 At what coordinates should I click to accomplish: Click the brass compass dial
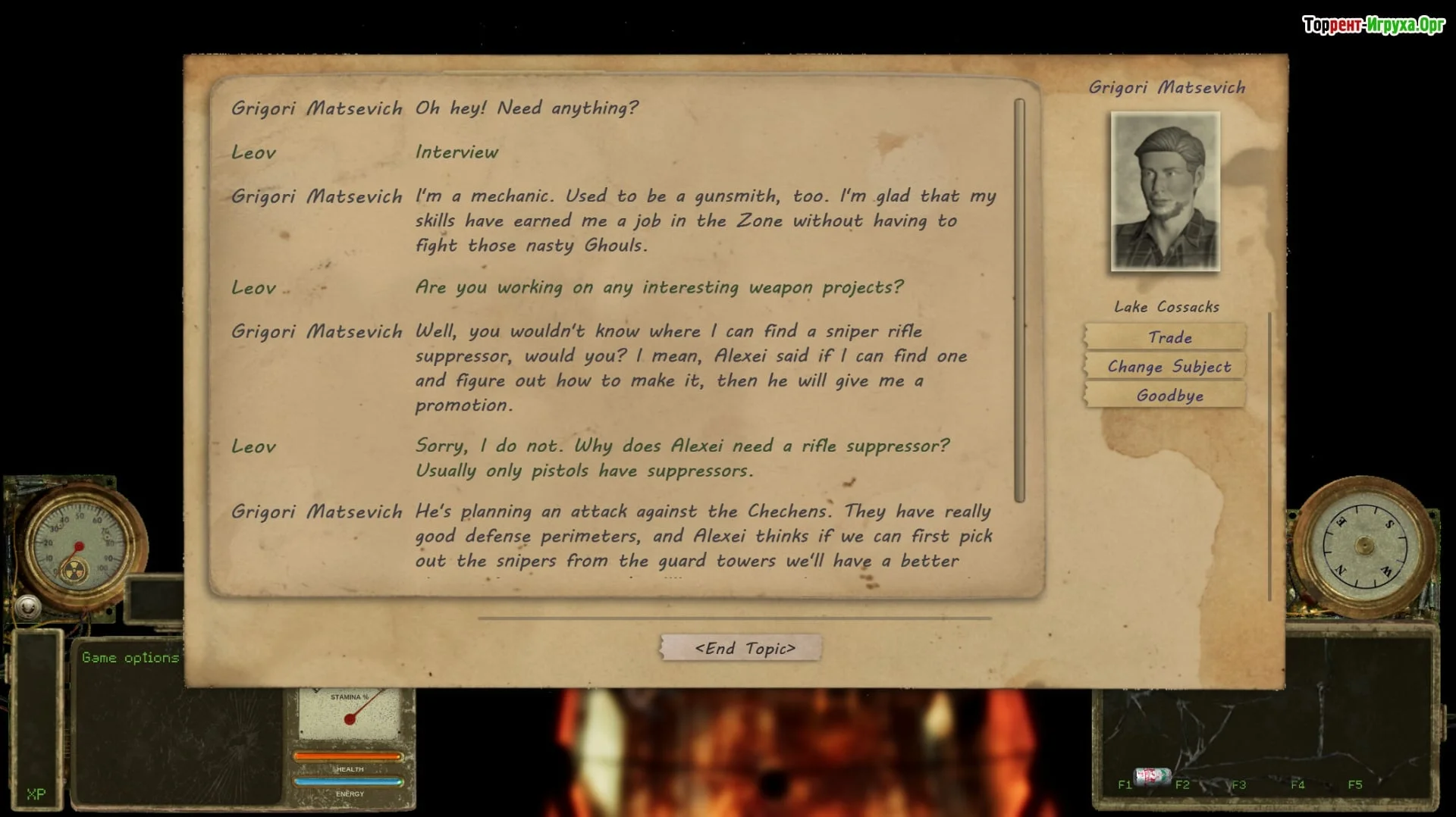[x=1363, y=546]
